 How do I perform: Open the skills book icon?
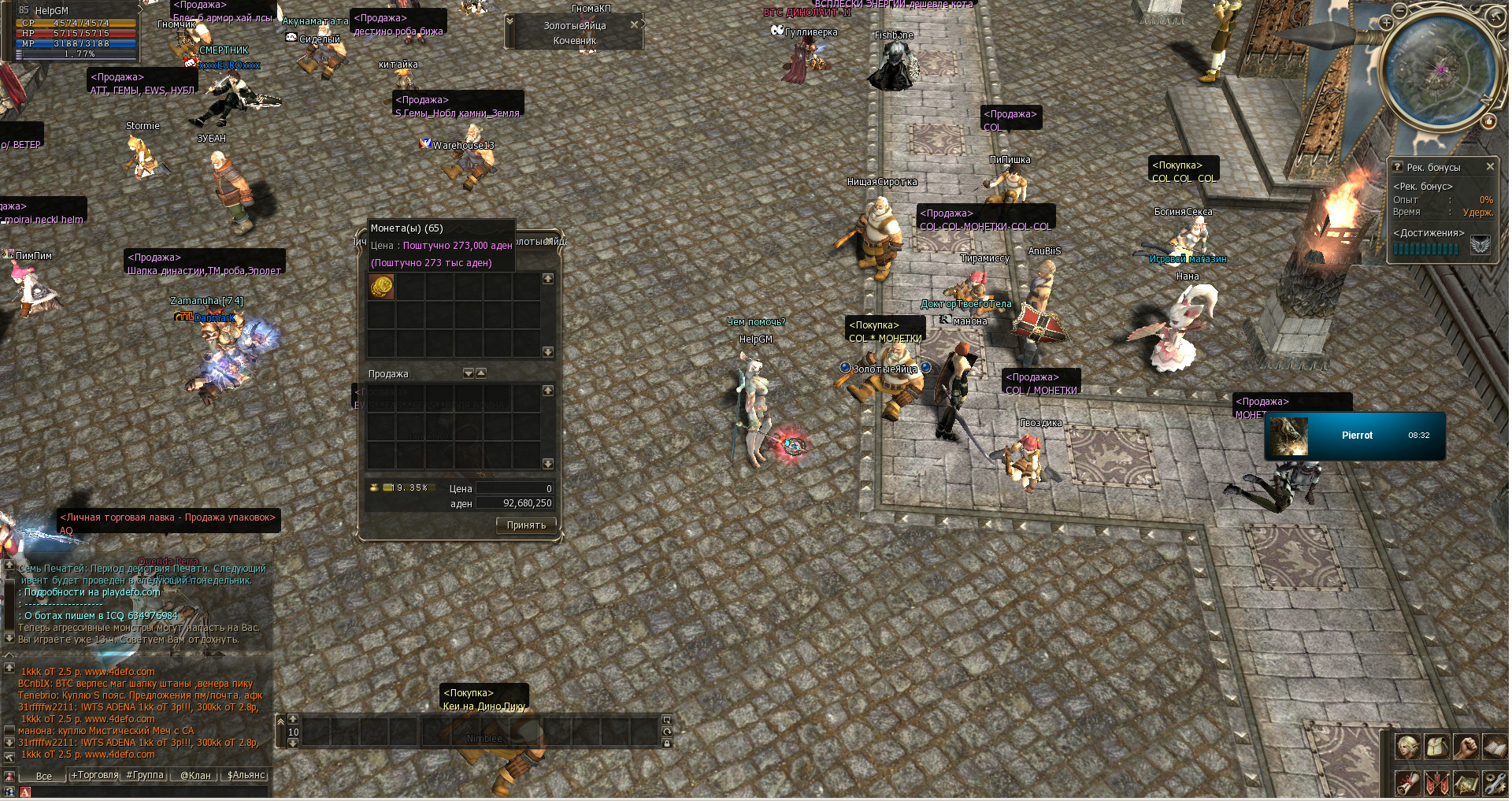[x=1494, y=746]
